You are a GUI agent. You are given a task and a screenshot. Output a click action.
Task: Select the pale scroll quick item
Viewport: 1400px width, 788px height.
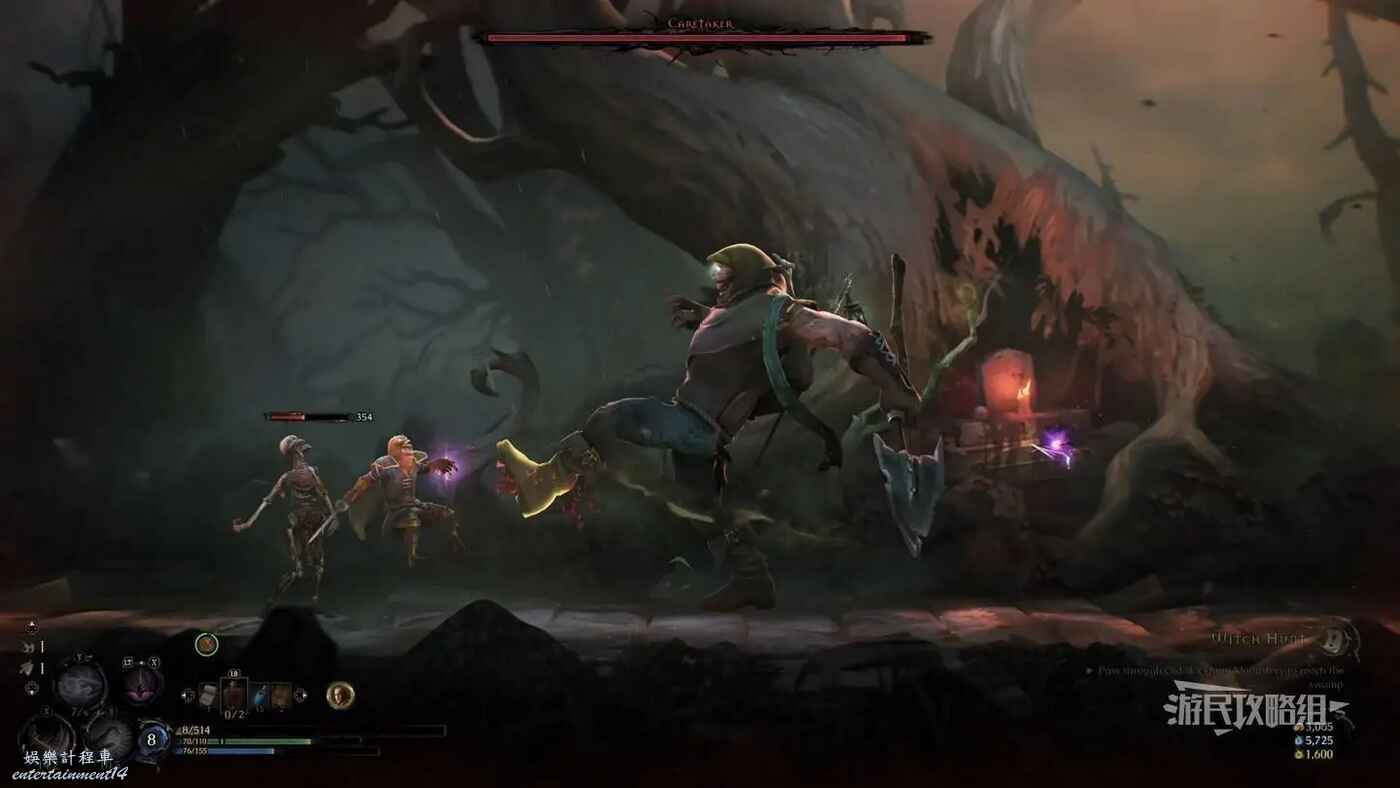point(209,694)
